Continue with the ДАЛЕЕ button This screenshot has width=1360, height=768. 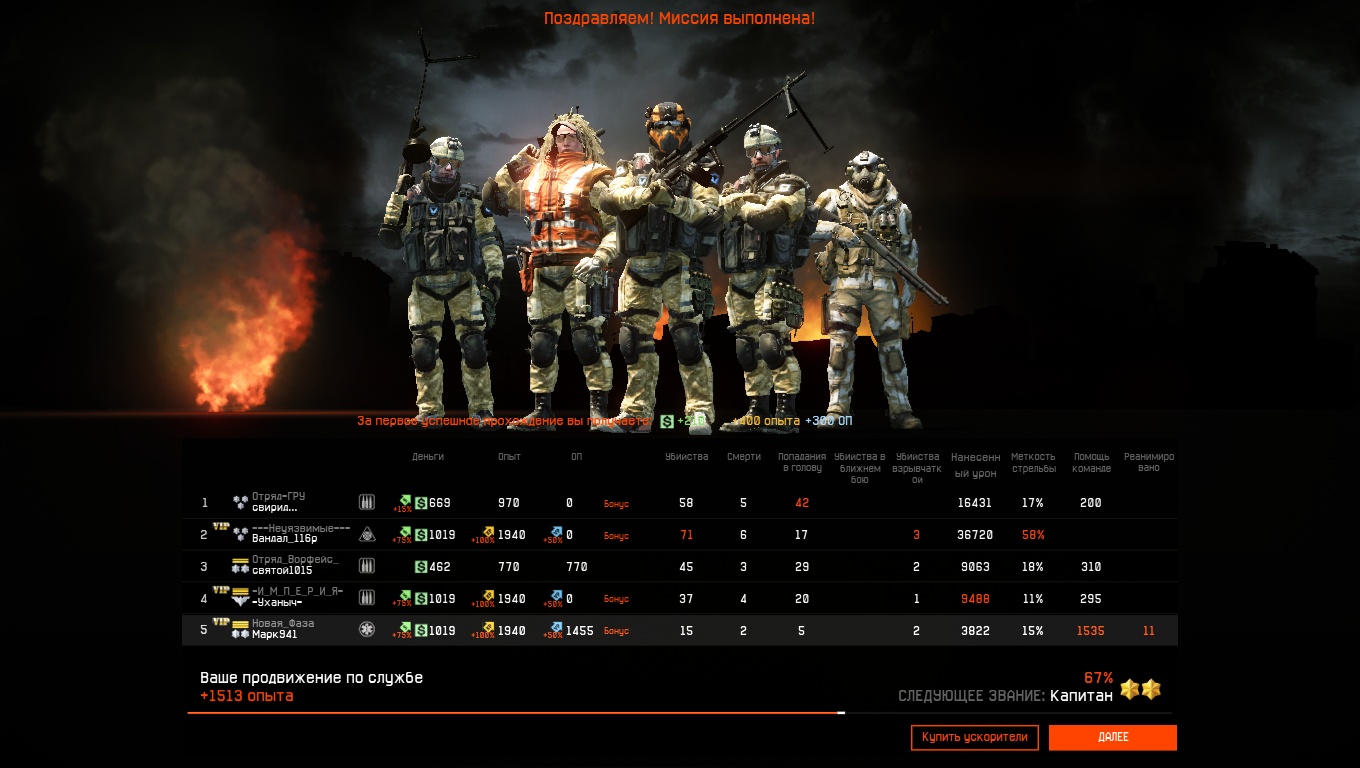click(1112, 737)
